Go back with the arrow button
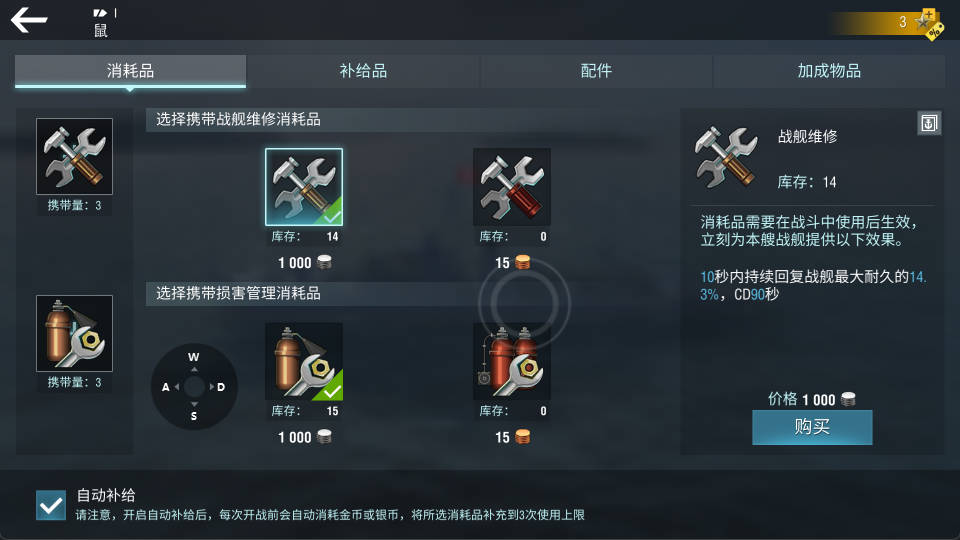This screenshot has width=960, height=540. (x=30, y=21)
